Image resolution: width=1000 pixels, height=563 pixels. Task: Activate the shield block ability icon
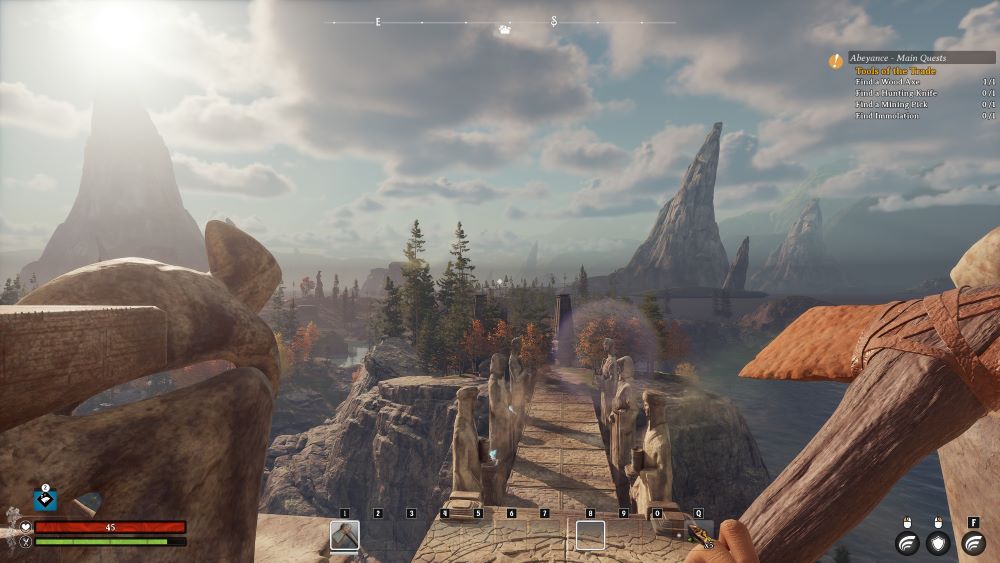[938, 543]
